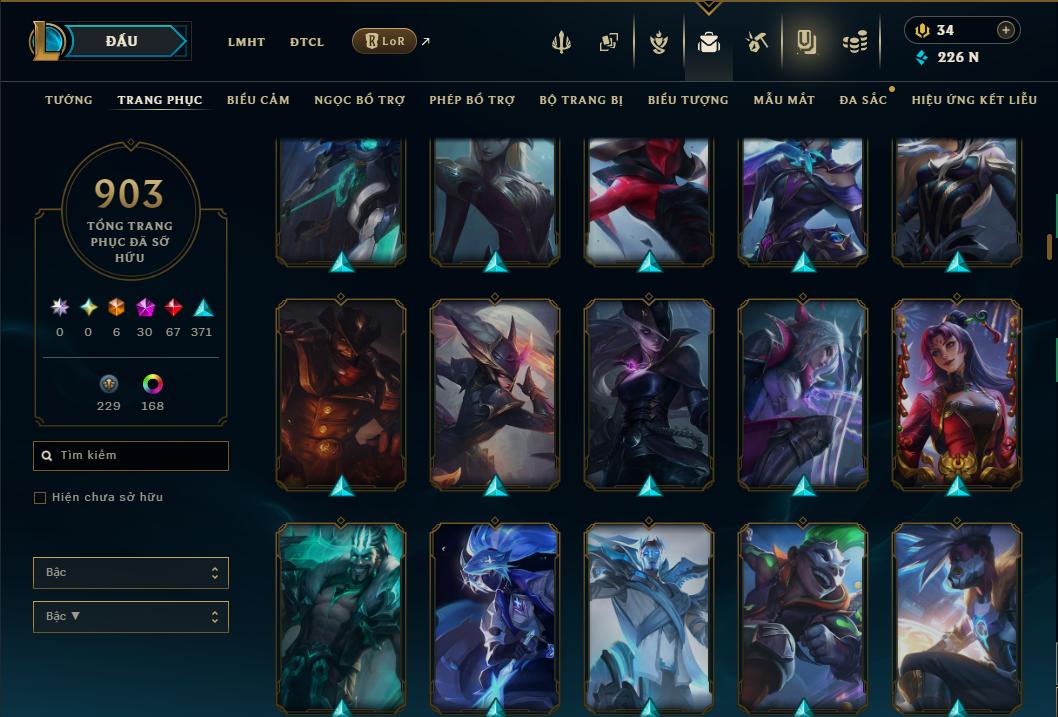Switch to the TƯỚNG tab
1058x717 pixels.
click(69, 100)
